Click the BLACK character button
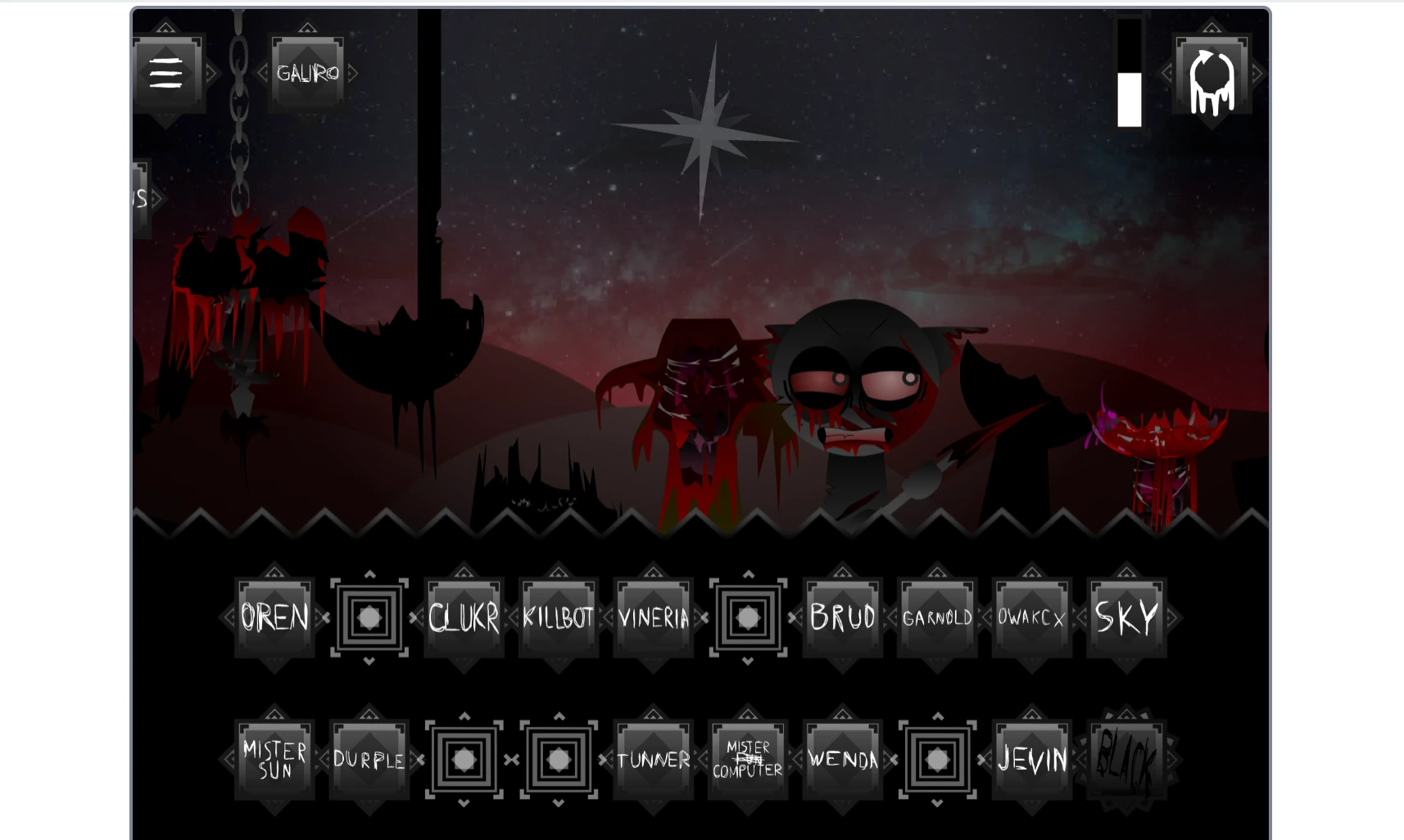 [x=1126, y=759]
